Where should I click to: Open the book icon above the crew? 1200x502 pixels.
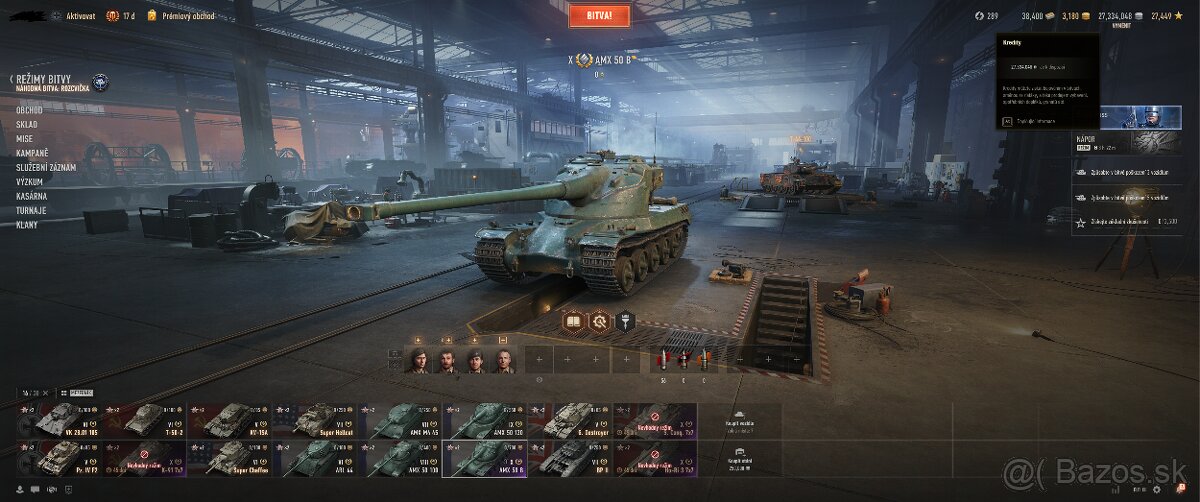(573, 321)
